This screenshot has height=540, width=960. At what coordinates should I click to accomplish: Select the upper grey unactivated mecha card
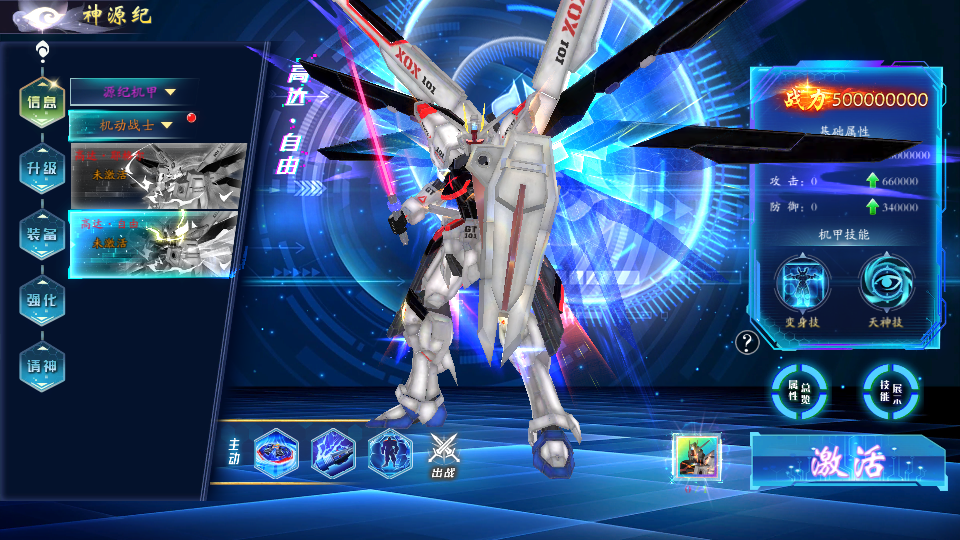coord(158,176)
